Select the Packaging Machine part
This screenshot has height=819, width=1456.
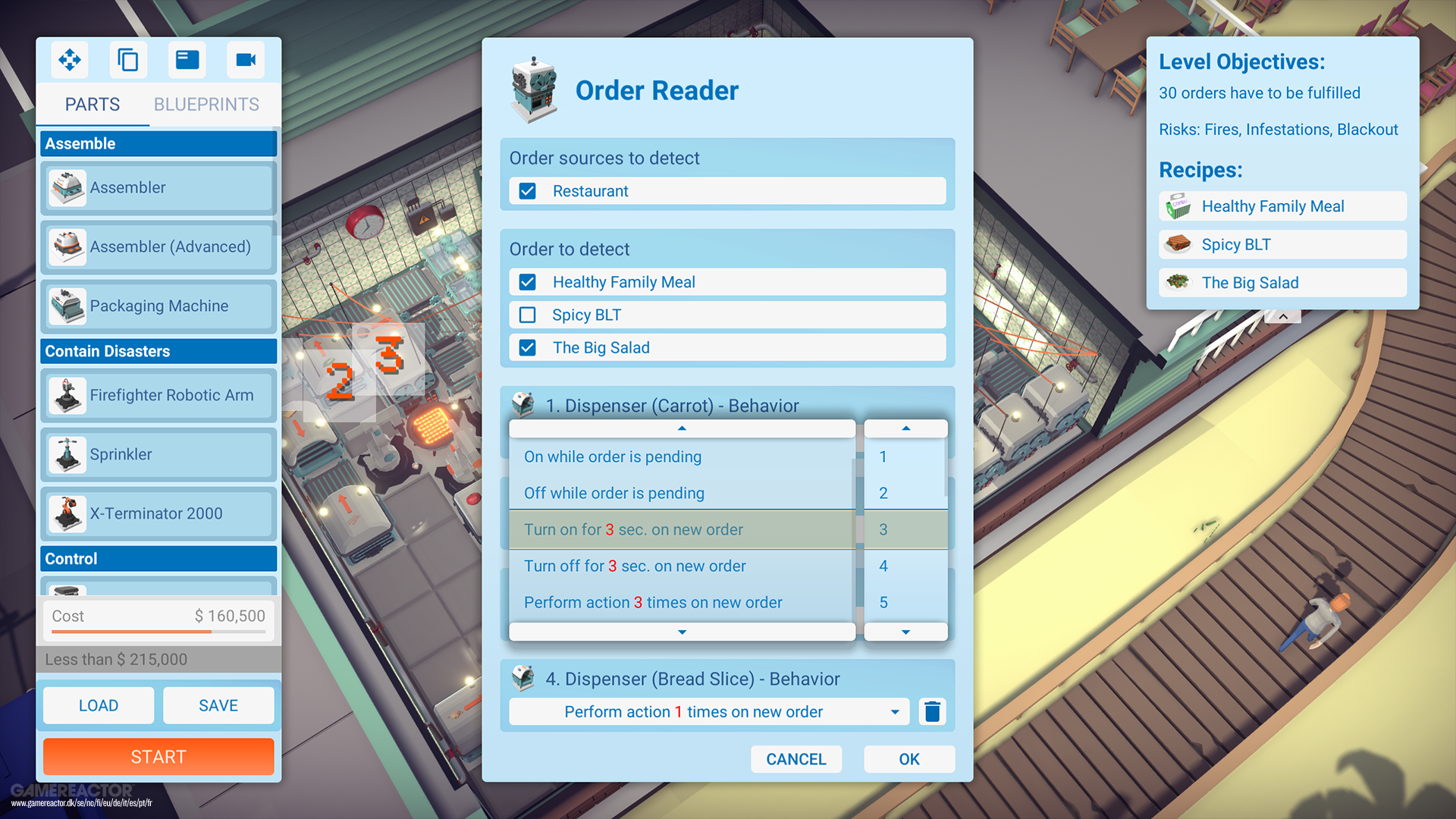click(x=158, y=306)
